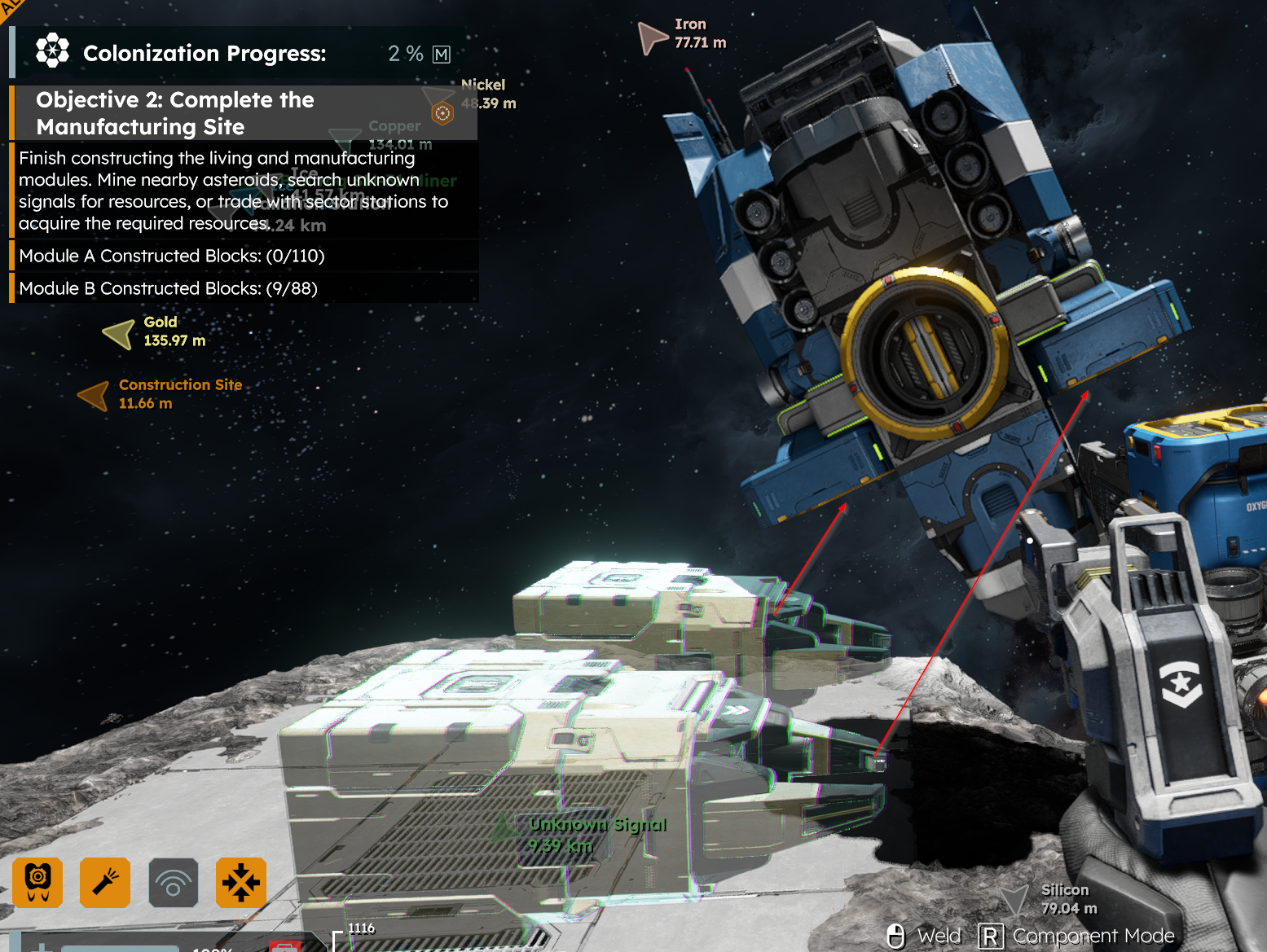Select the Gold waypoint marker
Screen dimensions: 1267x952
(121, 333)
